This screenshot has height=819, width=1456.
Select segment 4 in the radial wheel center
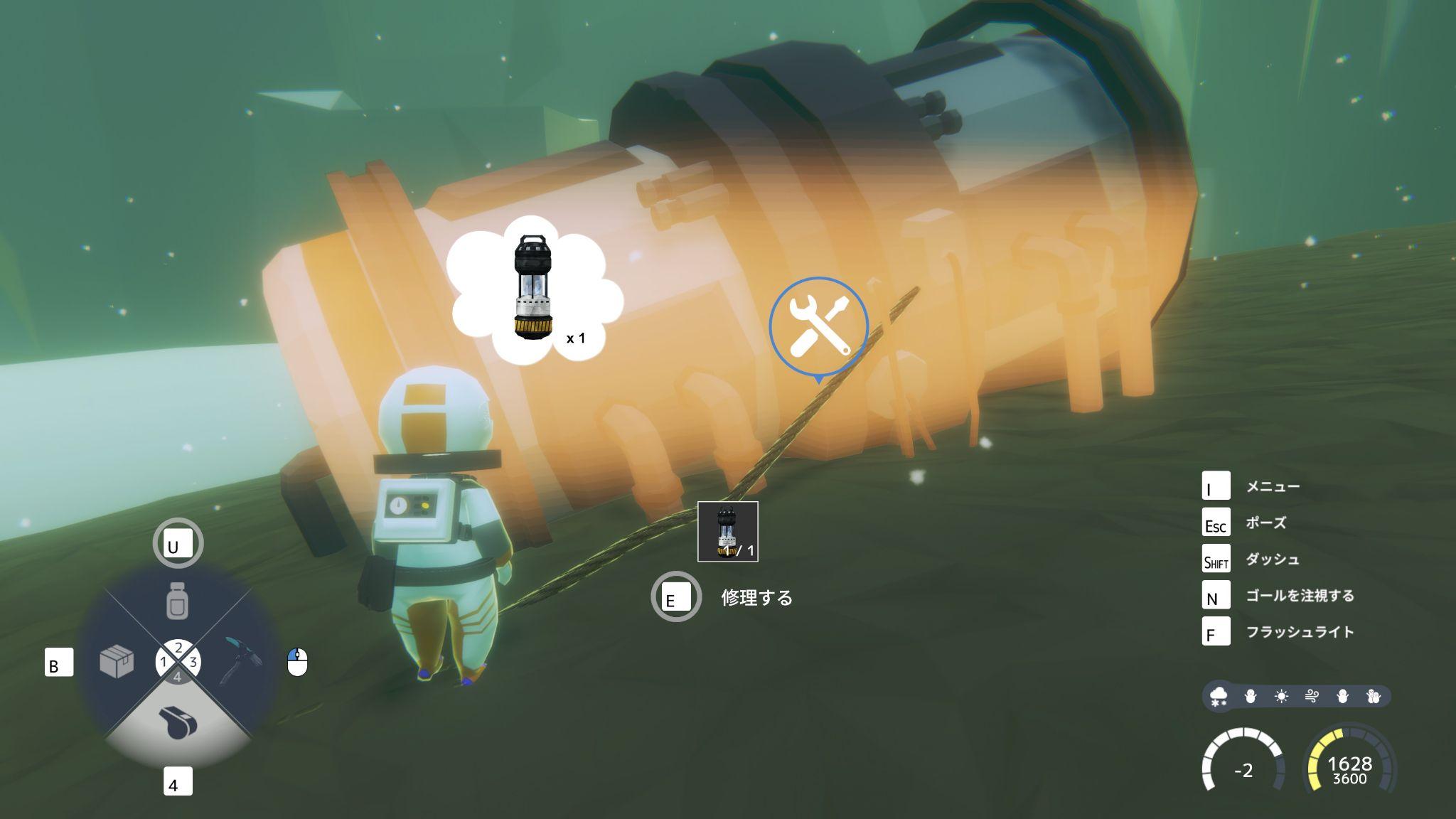(x=178, y=678)
